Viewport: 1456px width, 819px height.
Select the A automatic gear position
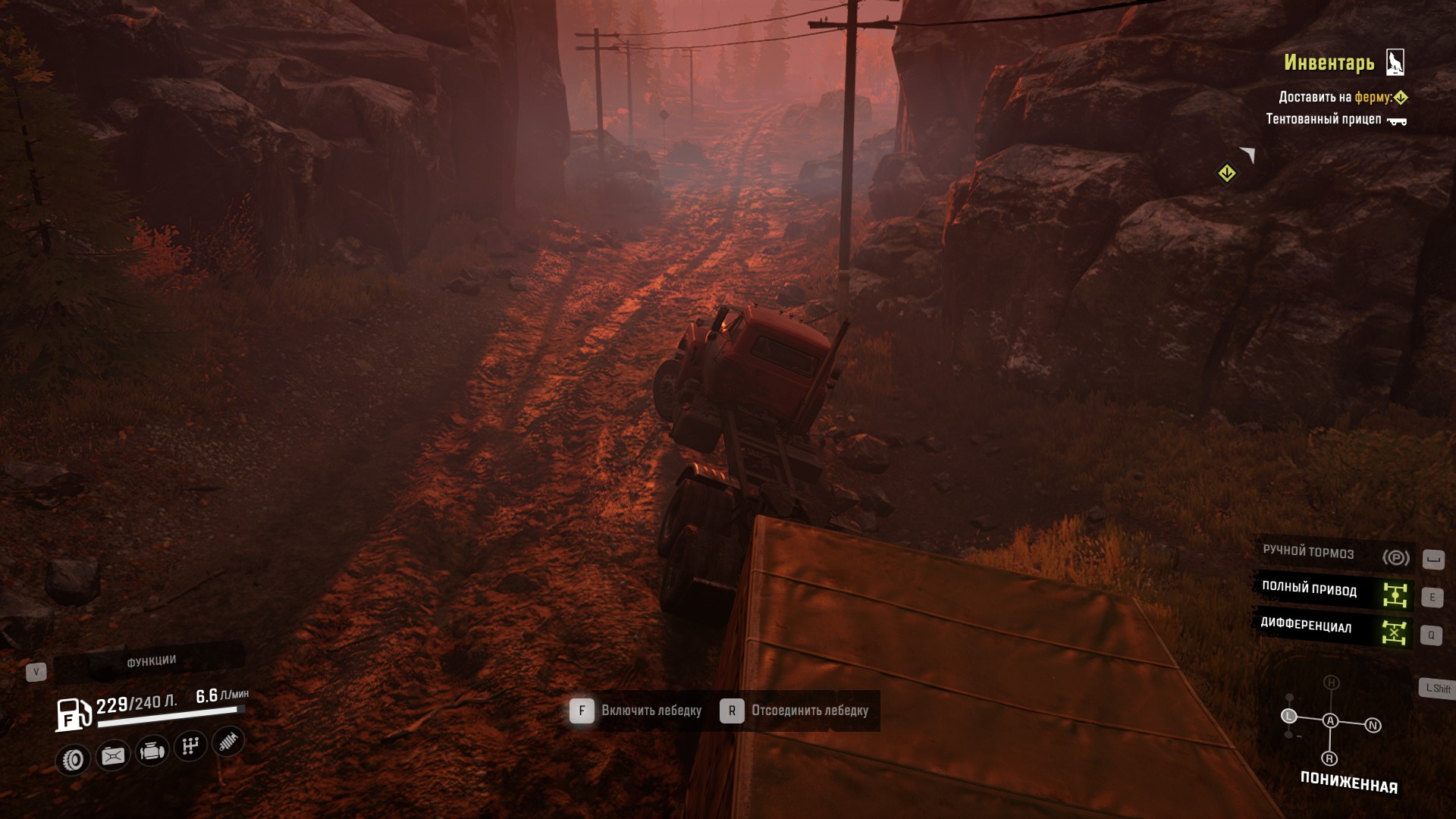1330,721
